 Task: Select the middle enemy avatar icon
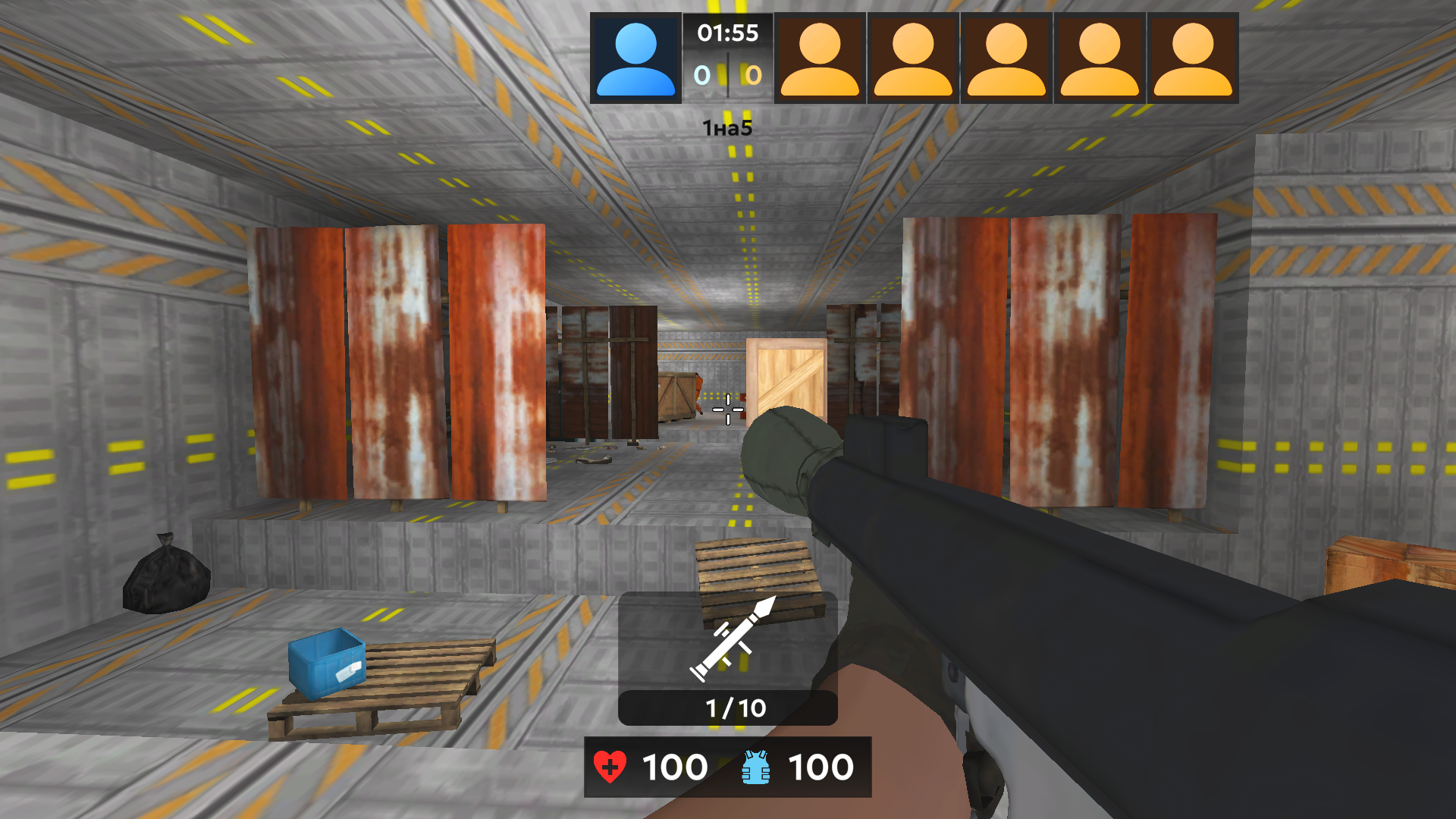coord(1005,57)
